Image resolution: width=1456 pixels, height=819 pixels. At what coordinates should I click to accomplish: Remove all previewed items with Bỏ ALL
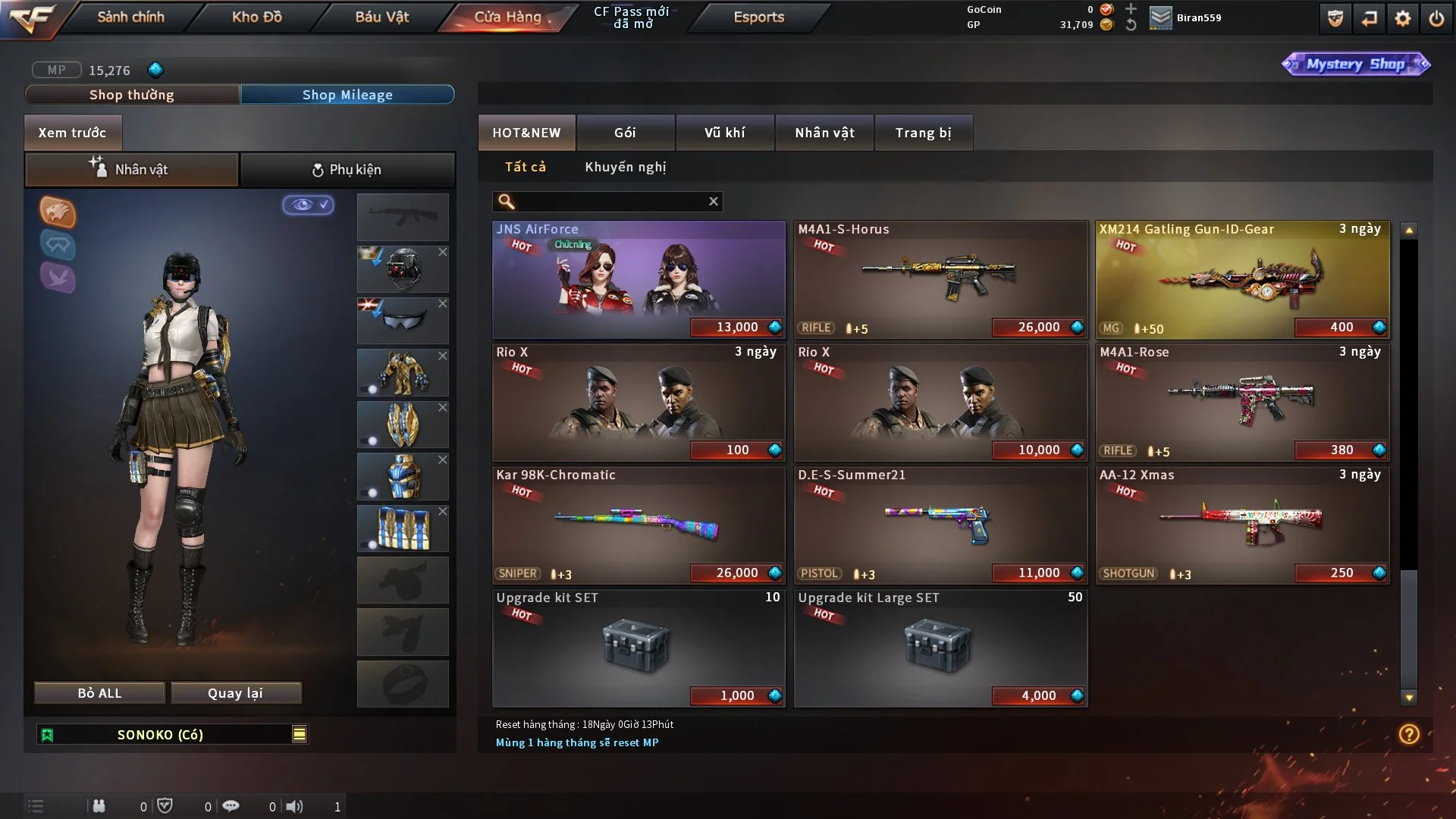coord(99,693)
